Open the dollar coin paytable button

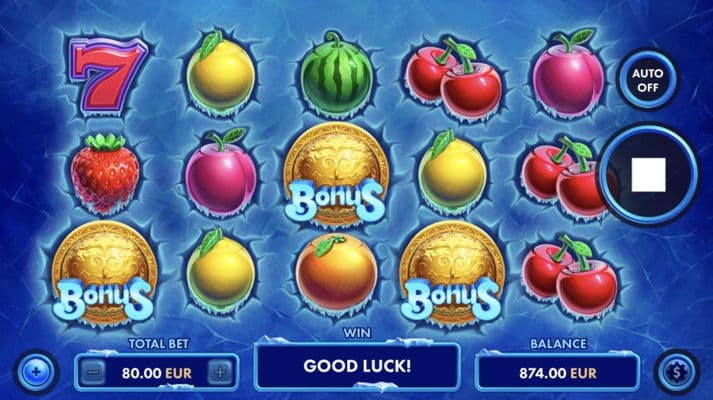(x=676, y=371)
